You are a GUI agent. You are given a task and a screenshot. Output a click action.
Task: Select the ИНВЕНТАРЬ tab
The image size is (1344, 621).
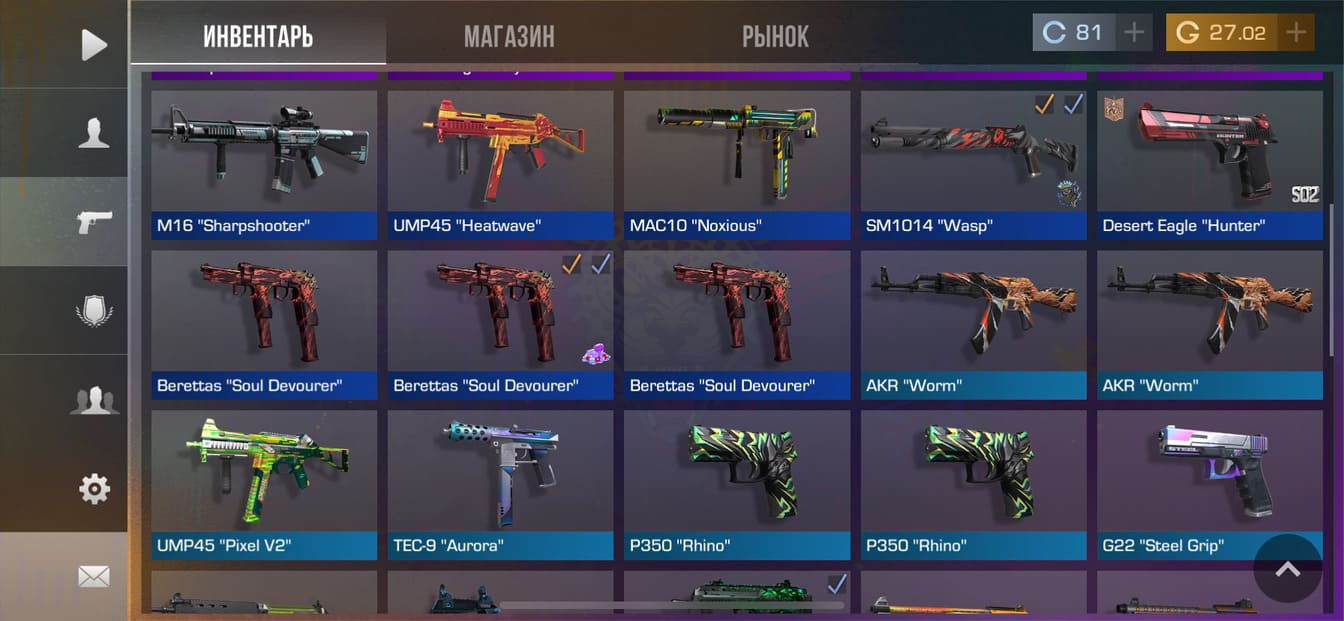pos(258,37)
